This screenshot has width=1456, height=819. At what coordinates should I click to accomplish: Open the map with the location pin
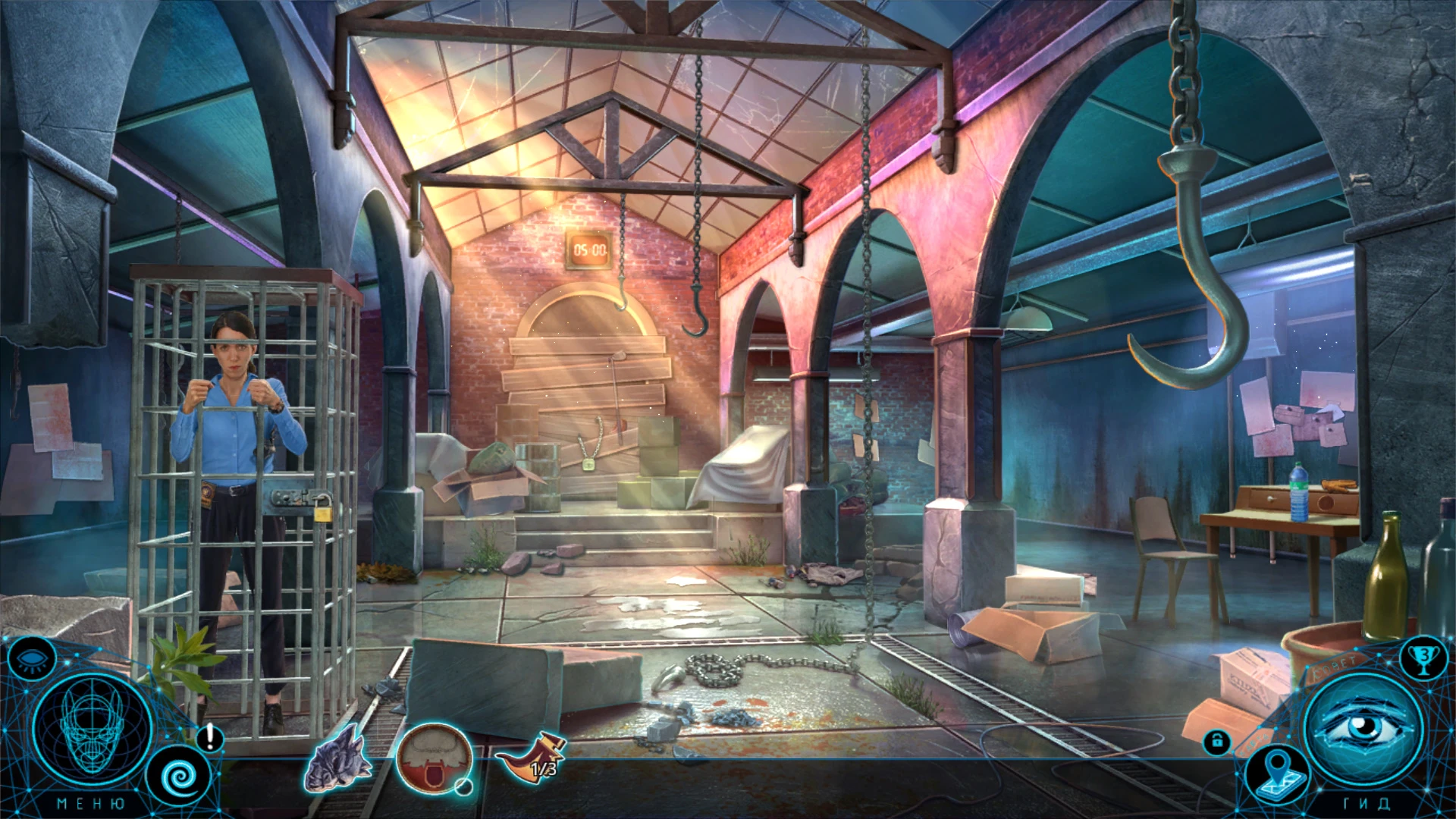[1279, 773]
